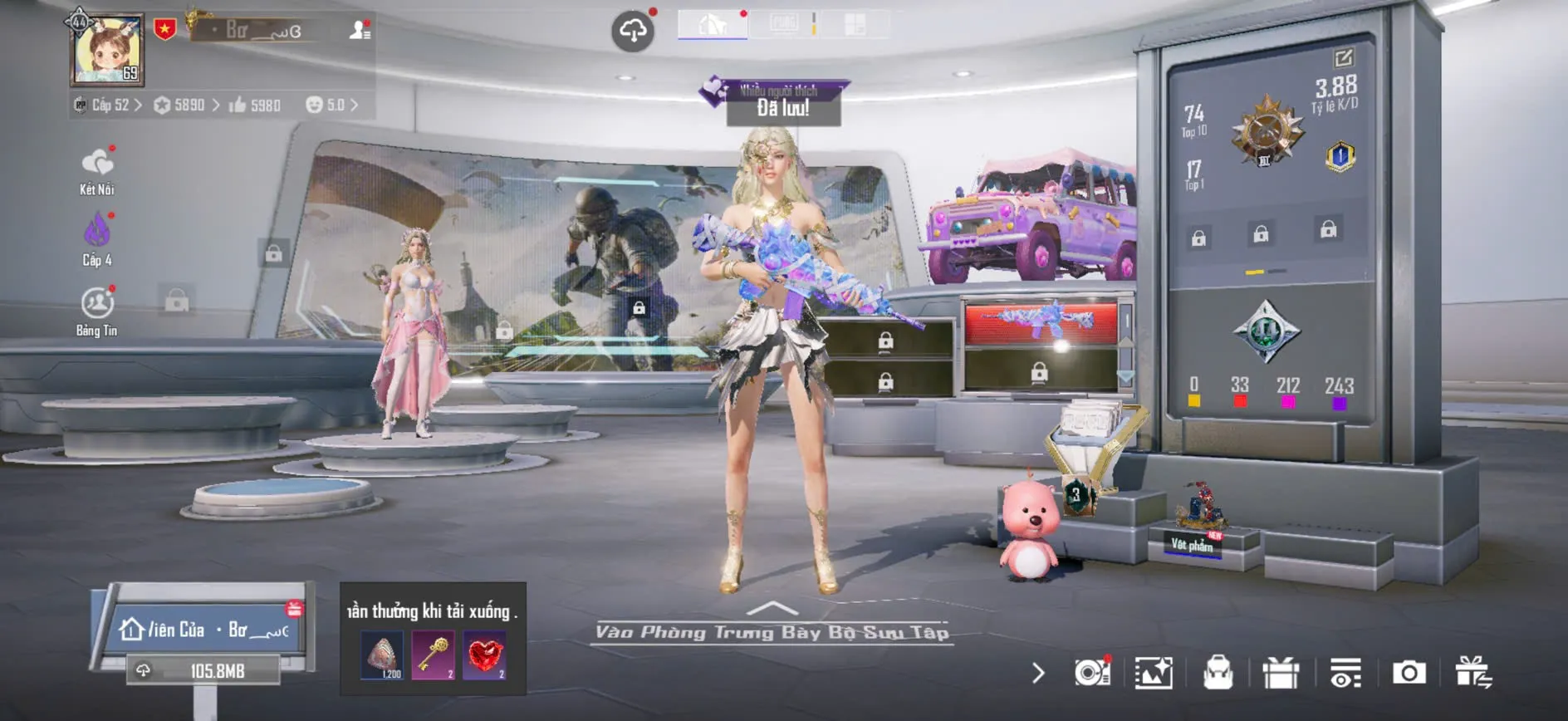The width and height of the screenshot is (1568, 721).
Task: Open Bảng Tin news board
Action: tap(97, 311)
